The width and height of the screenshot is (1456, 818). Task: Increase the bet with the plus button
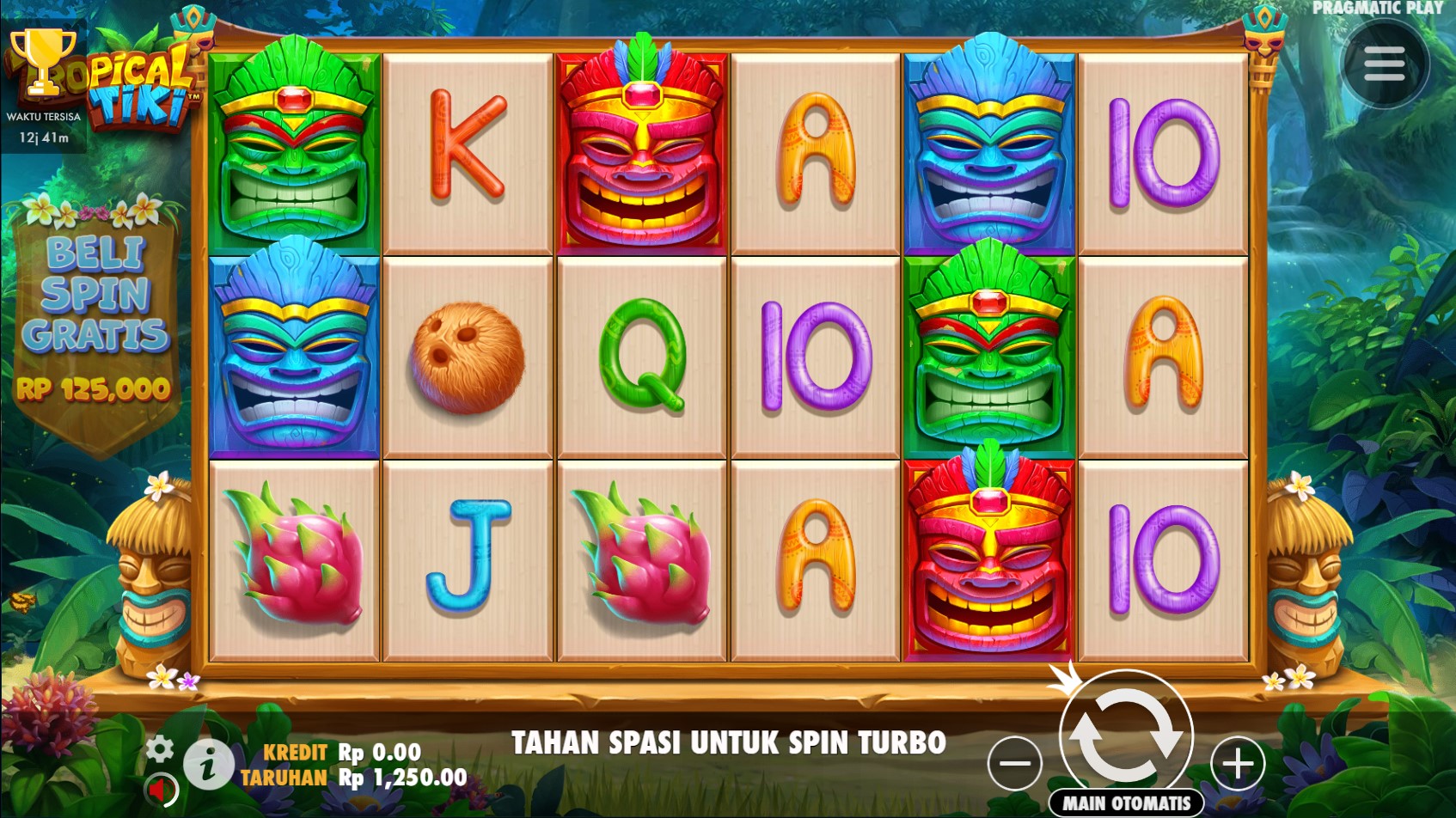(x=1238, y=763)
